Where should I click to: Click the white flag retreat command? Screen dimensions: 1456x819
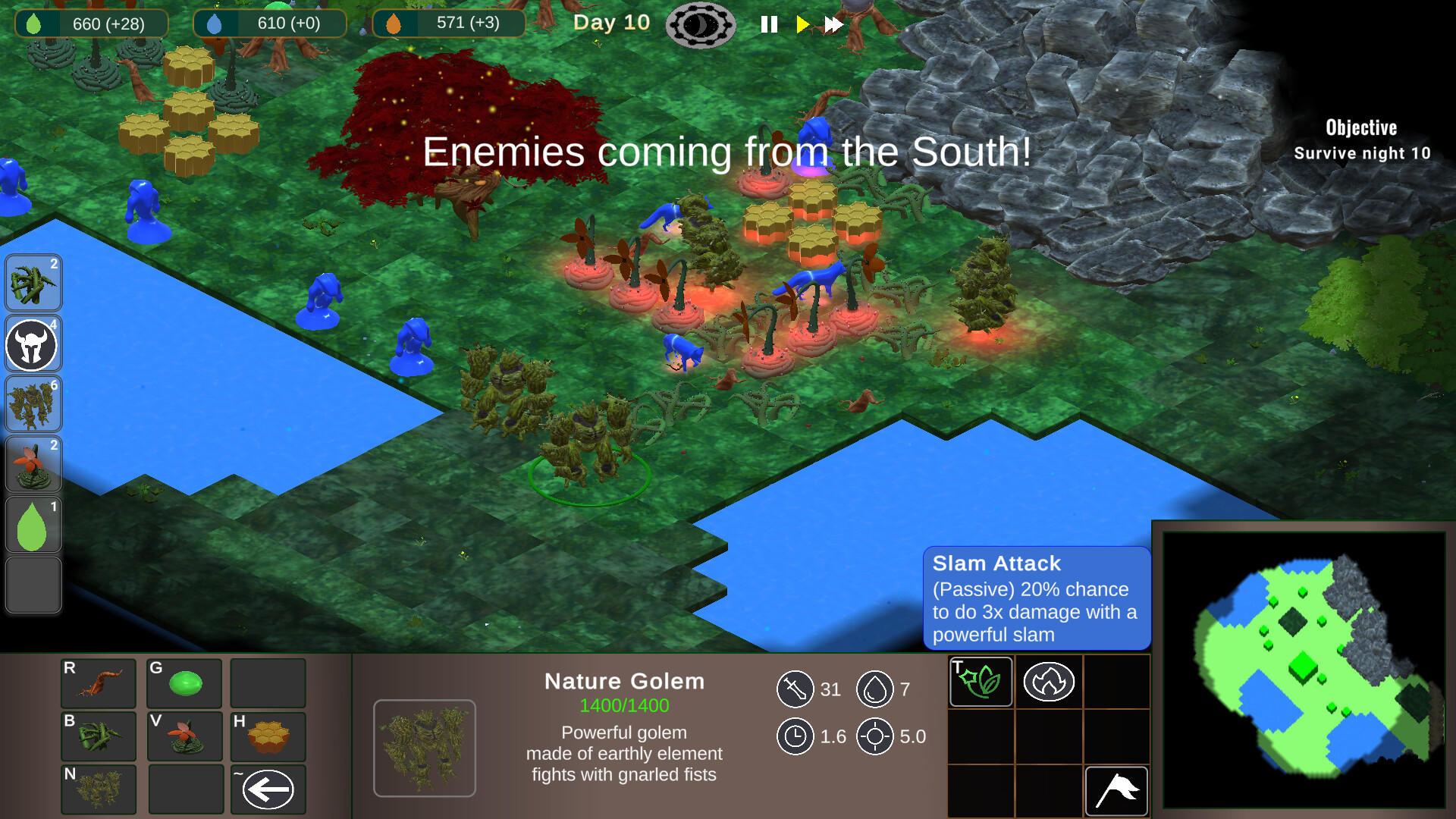tap(1116, 789)
